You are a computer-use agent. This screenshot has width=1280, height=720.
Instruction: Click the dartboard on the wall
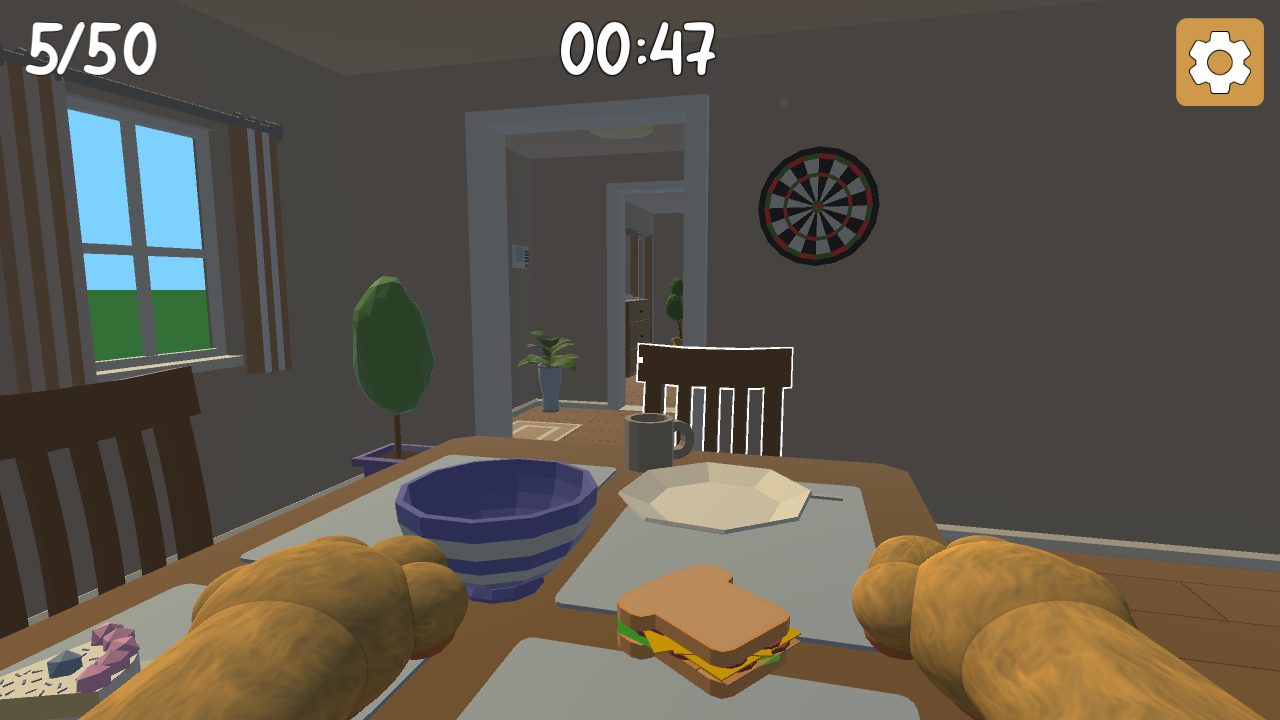click(x=818, y=205)
